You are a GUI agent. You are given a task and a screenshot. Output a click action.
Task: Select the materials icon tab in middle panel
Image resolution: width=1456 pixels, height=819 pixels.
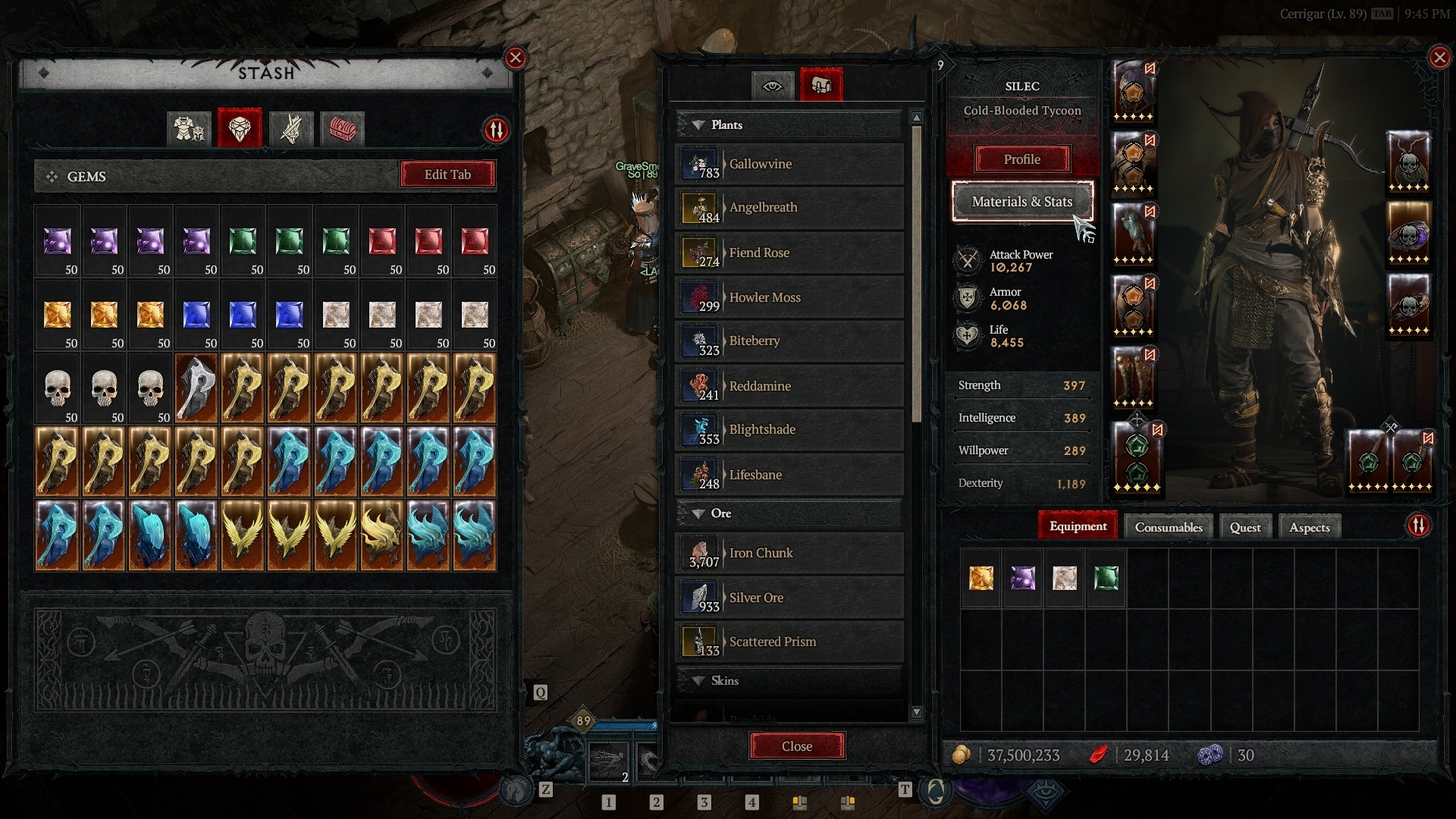pos(822,84)
